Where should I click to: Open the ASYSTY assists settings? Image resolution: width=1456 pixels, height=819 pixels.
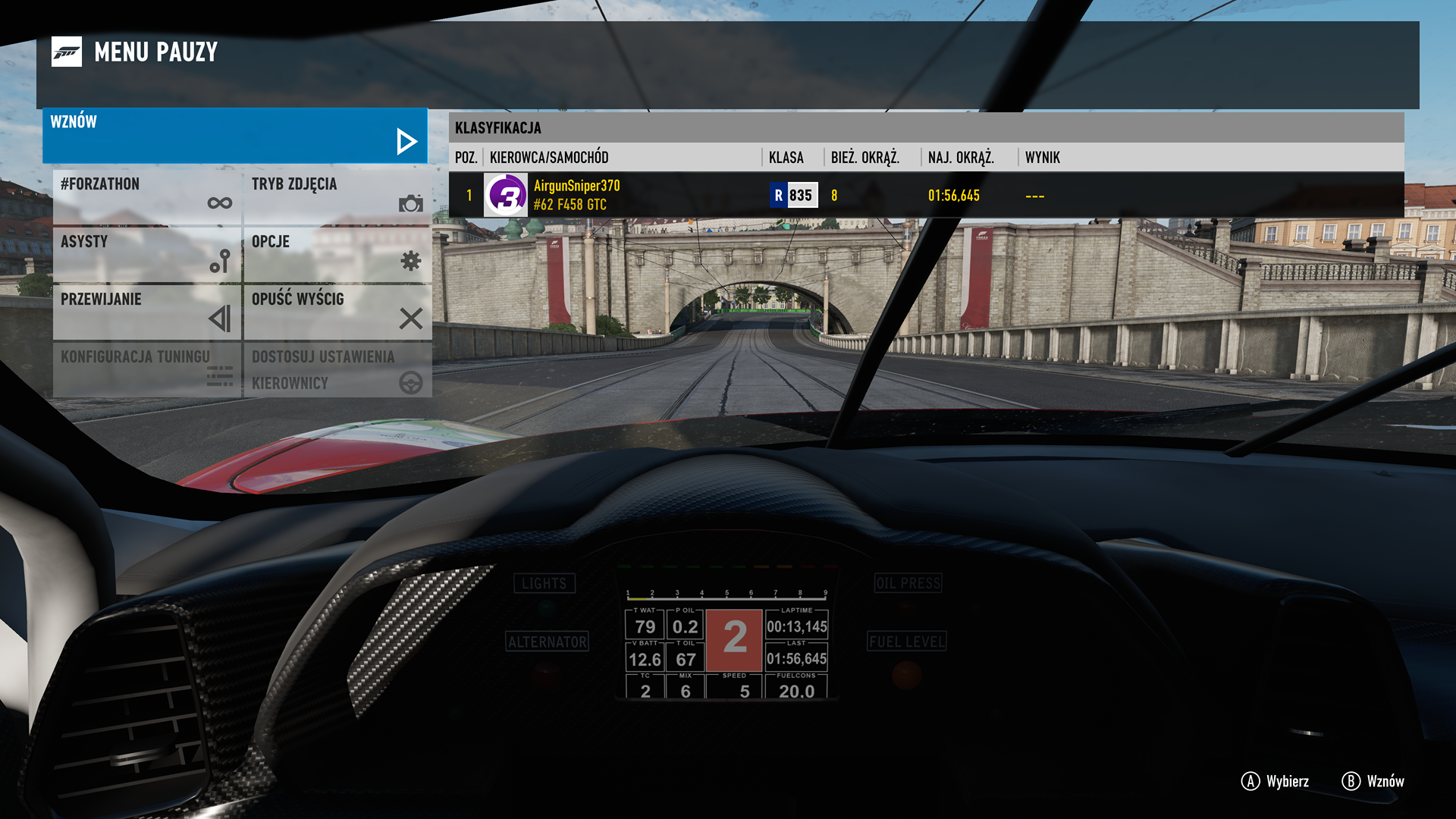pyautogui.click(x=147, y=254)
